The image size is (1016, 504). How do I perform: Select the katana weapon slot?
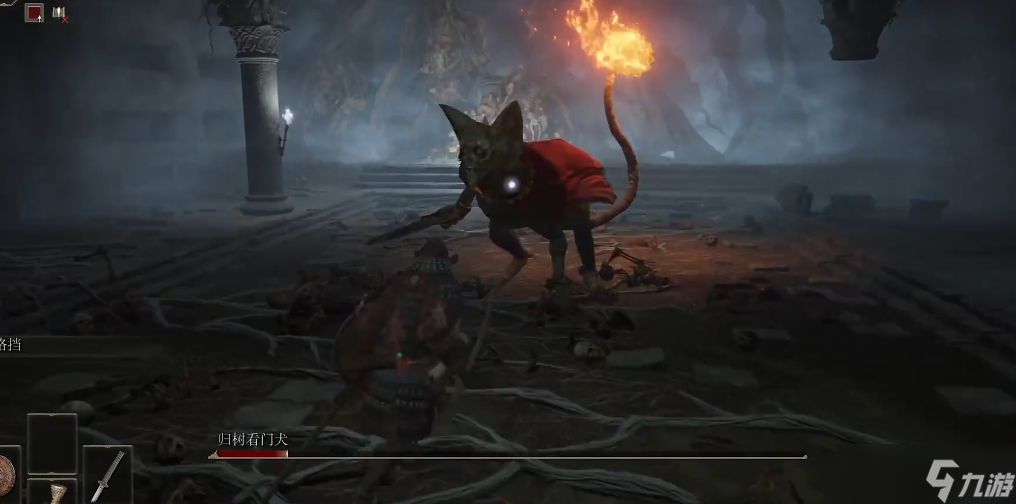tap(108, 475)
